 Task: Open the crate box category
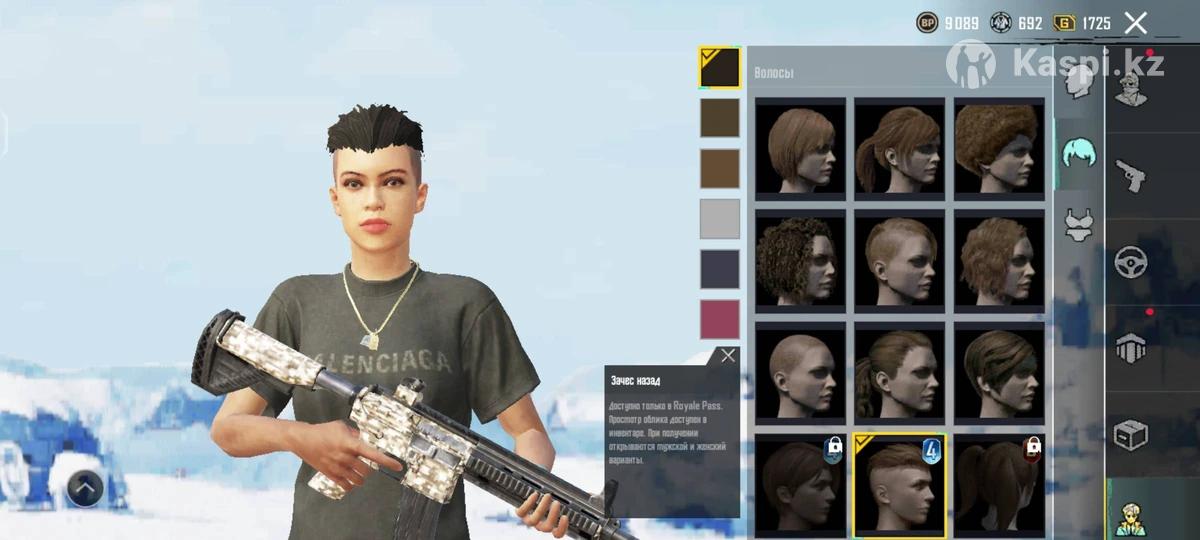1131,433
